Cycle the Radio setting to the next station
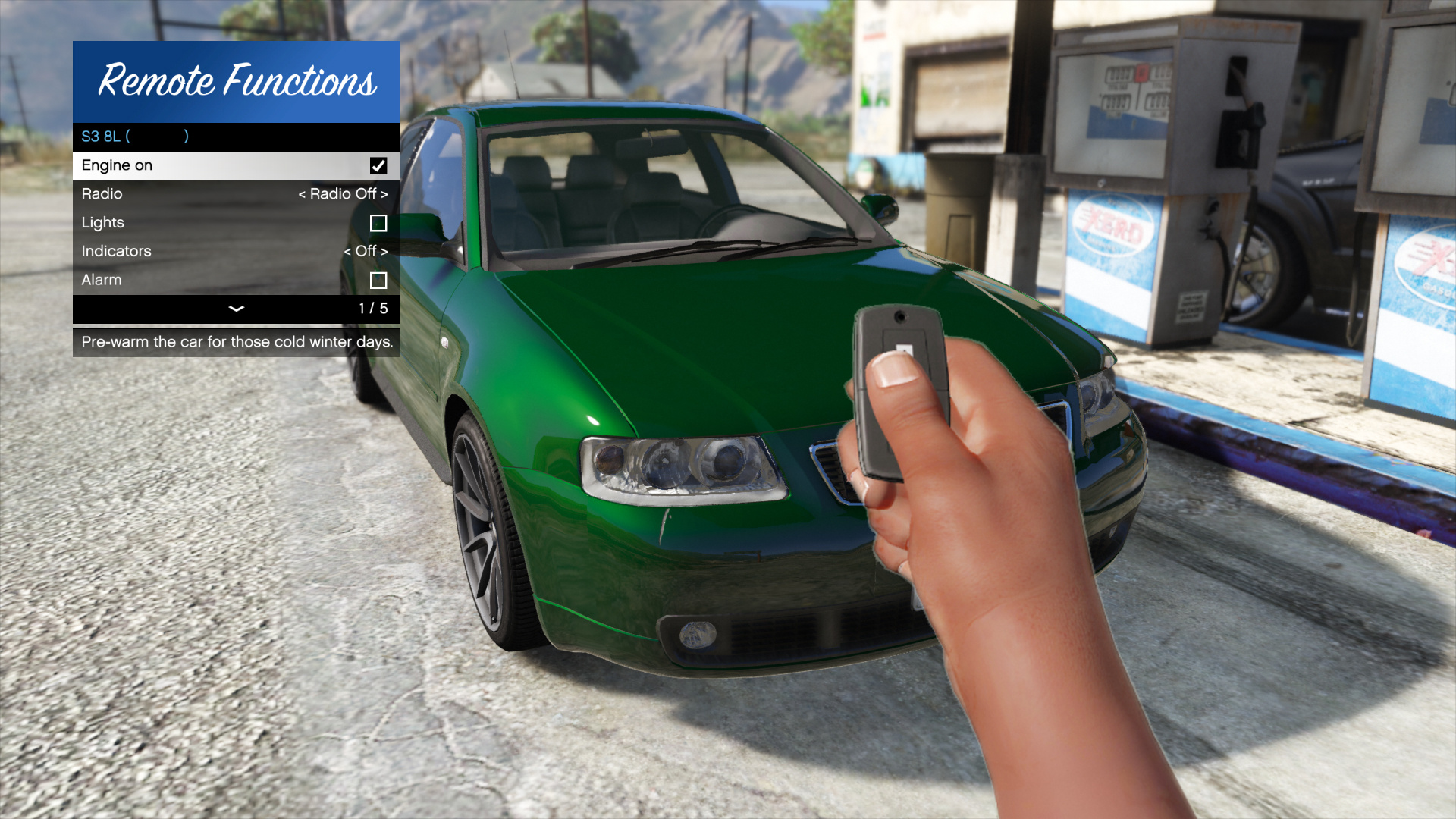The width and height of the screenshot is (1456, 819). 384,193
